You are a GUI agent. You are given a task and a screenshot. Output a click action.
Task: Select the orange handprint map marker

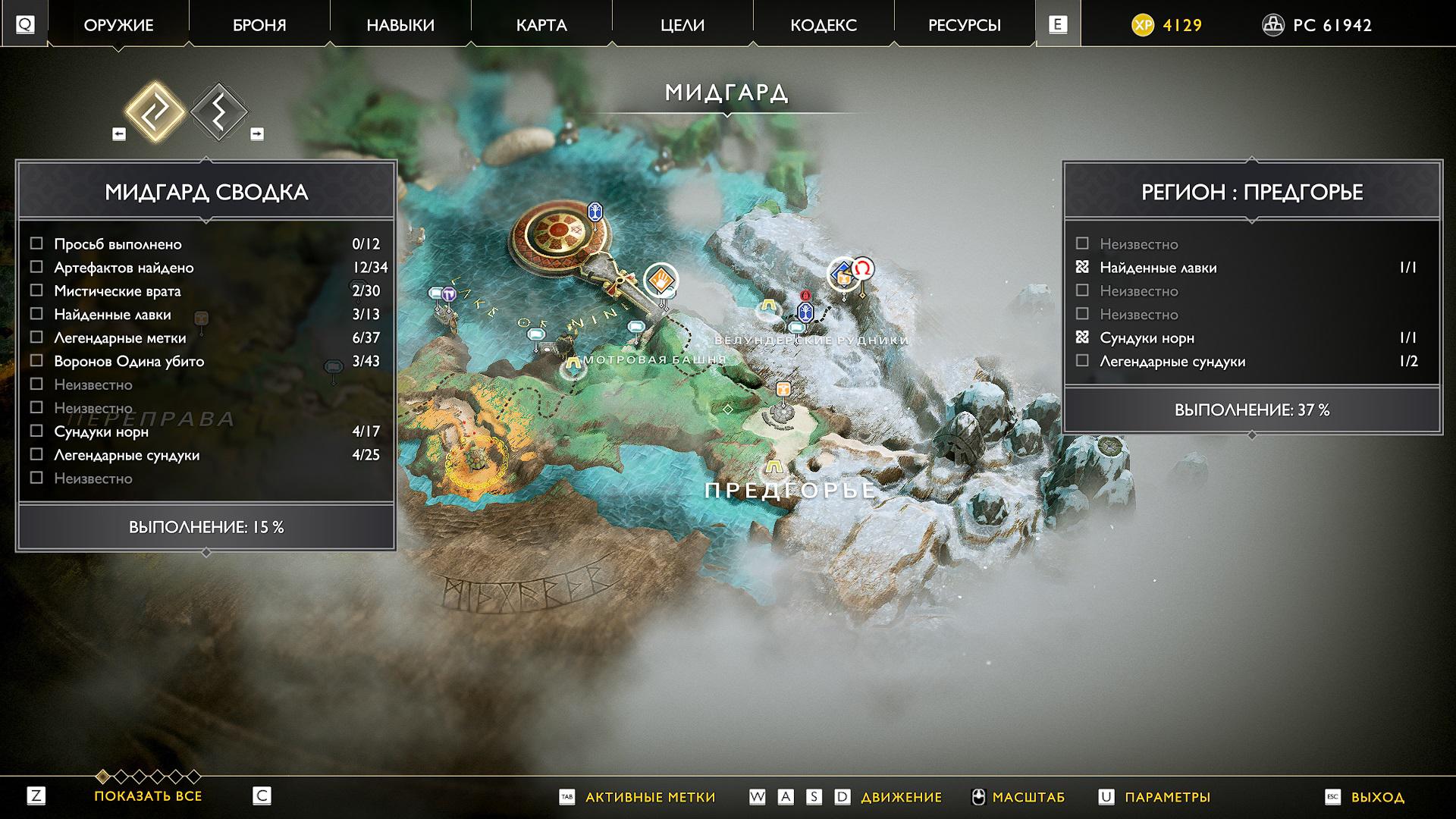661,280
